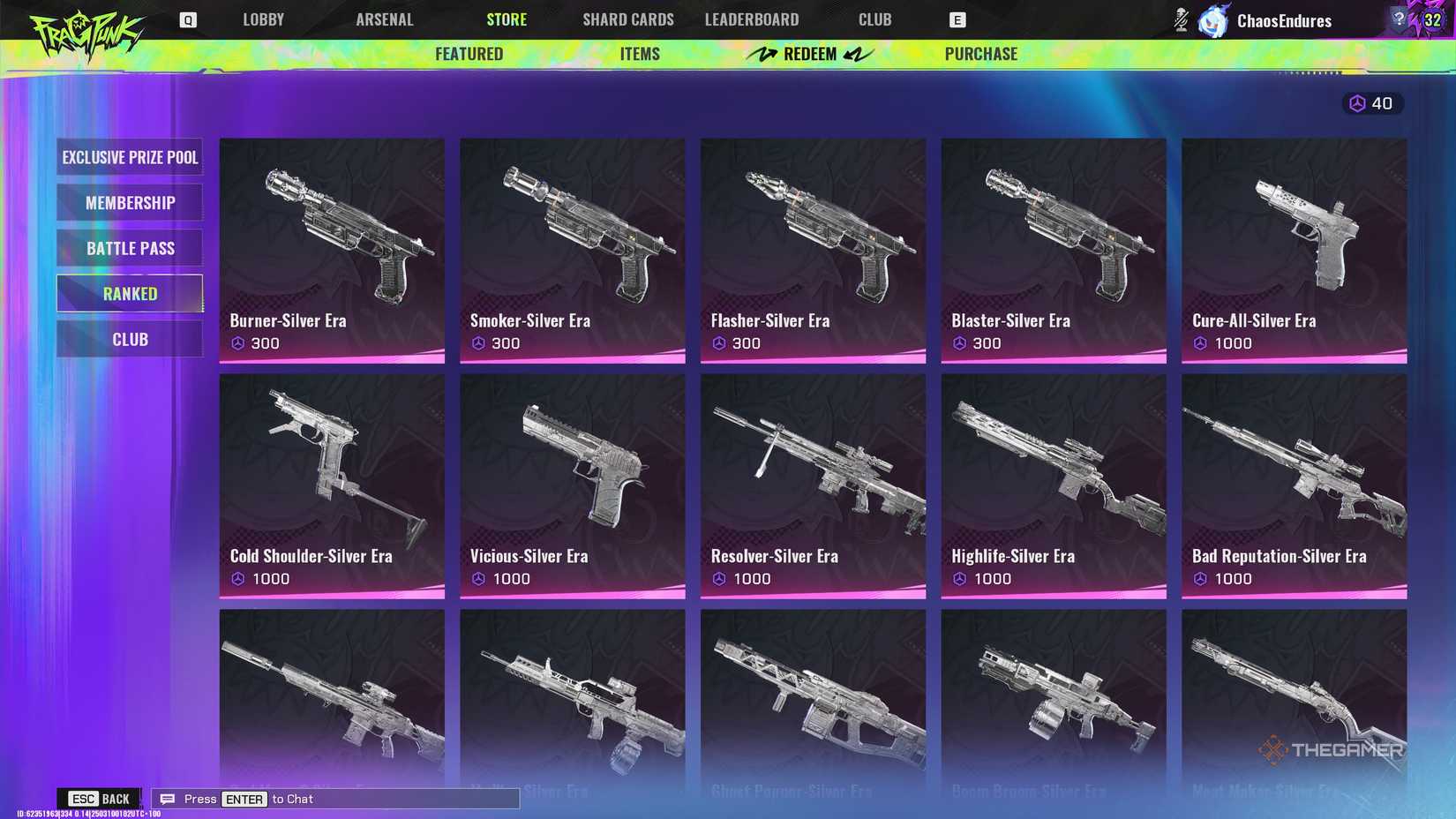Image resolution: width=1456 pixels, height=819 pixels.
Task: Click the currency icon showing 40
Action: 1356,103
